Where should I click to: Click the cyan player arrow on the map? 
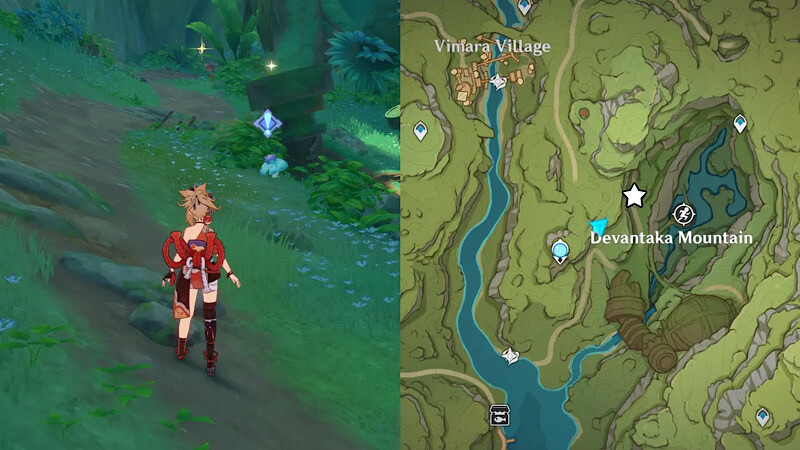(x=599, y=227)
